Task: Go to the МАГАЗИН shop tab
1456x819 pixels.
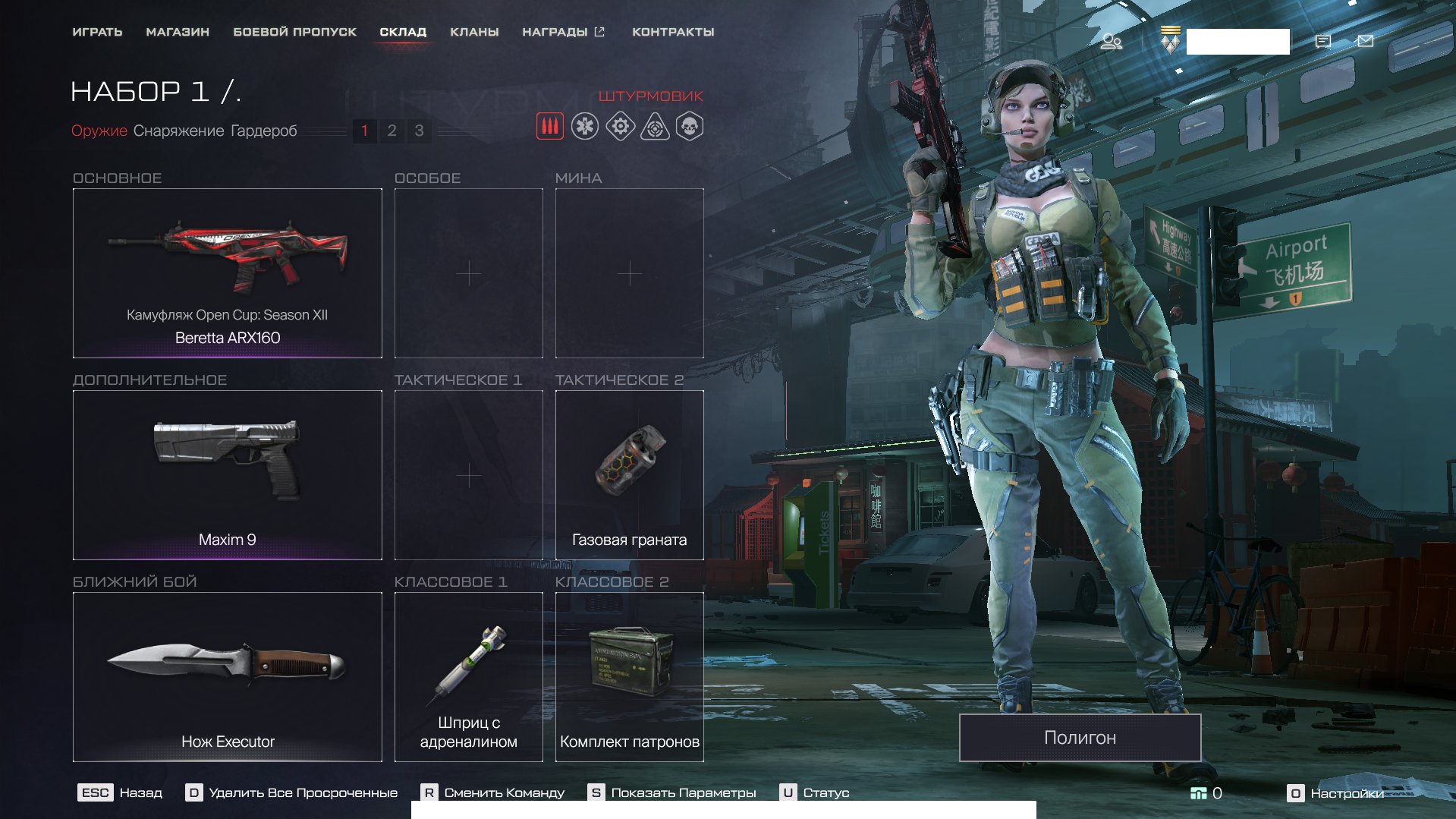Action: point(178,32)
